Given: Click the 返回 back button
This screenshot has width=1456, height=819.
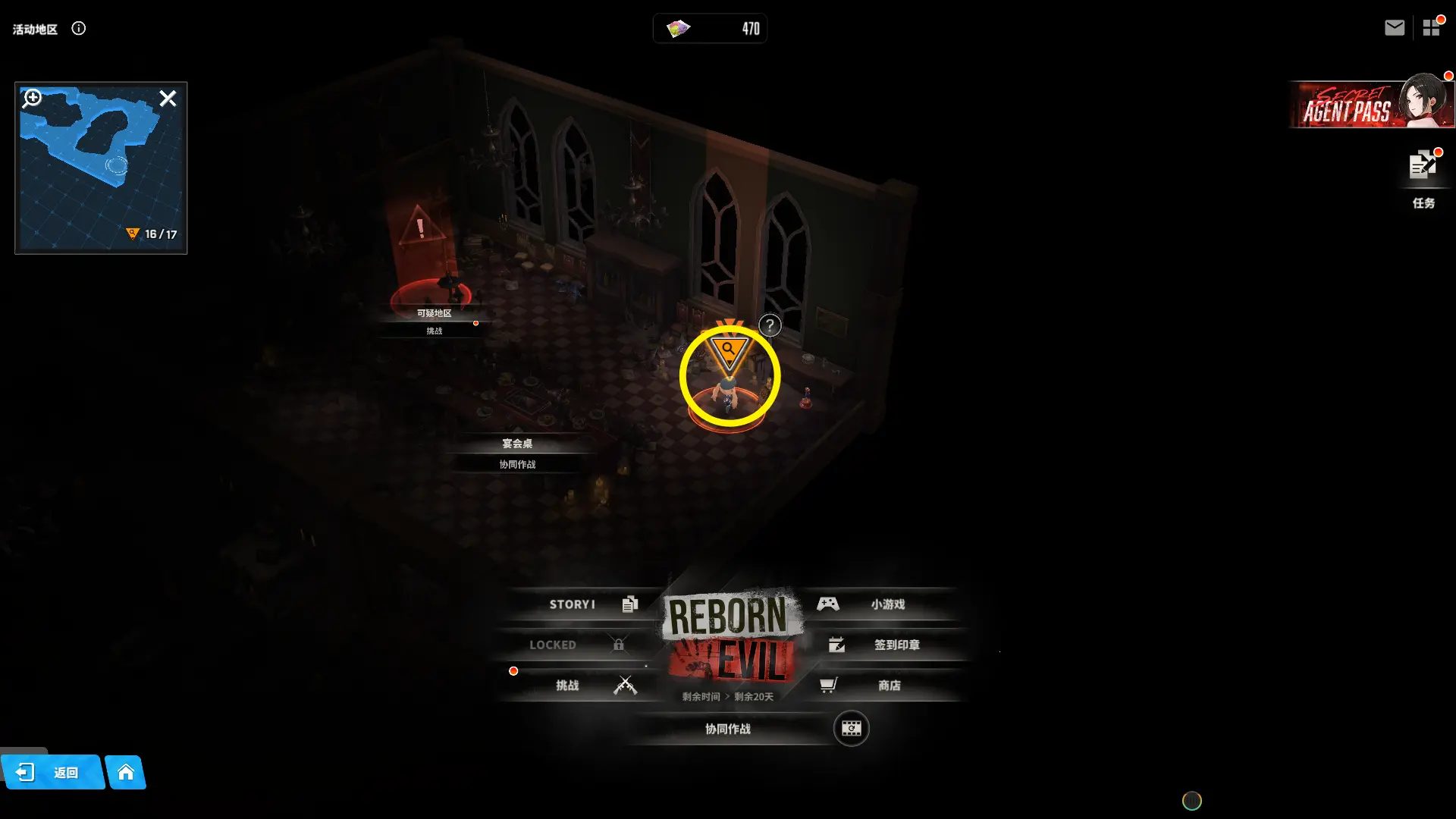Looking at the screenshot, I should pyautogui.click(x=53, y=773).
